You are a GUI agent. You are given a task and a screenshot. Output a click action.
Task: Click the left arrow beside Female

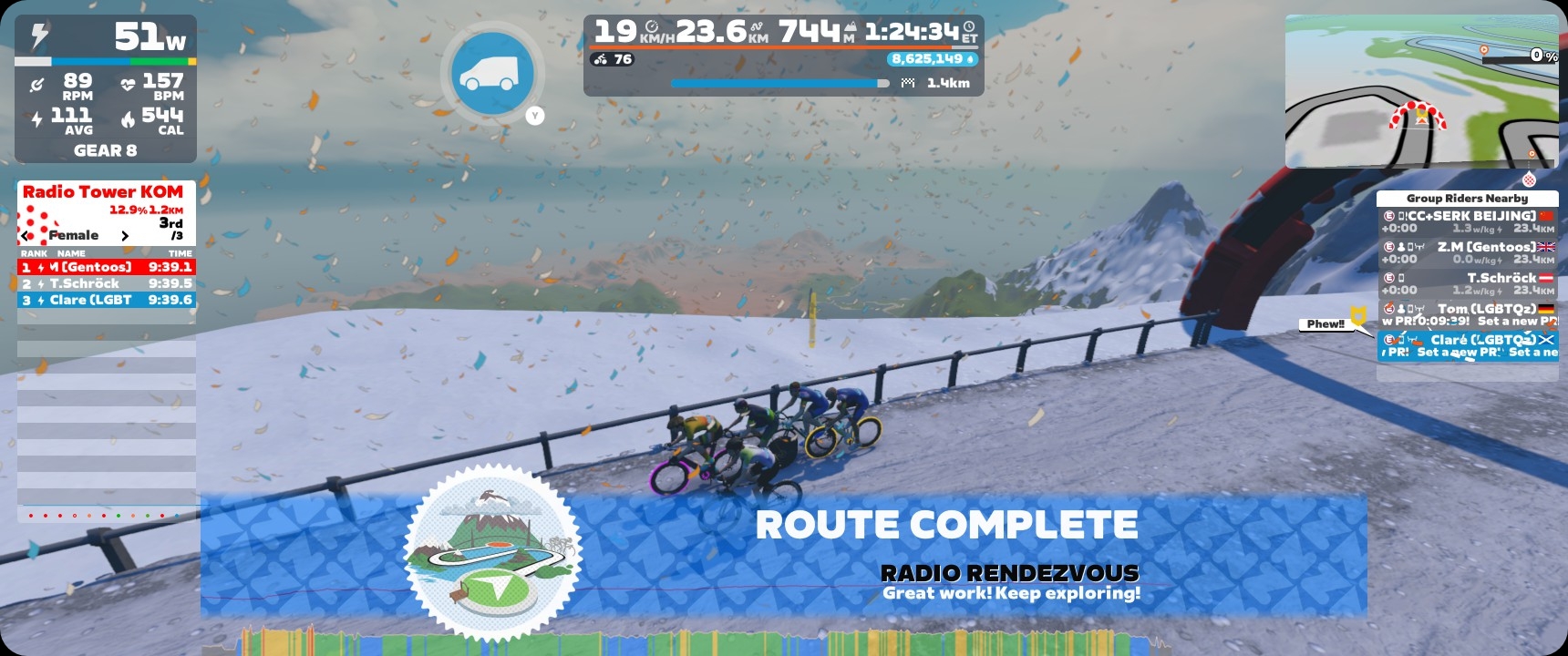(x=26, y=235)
